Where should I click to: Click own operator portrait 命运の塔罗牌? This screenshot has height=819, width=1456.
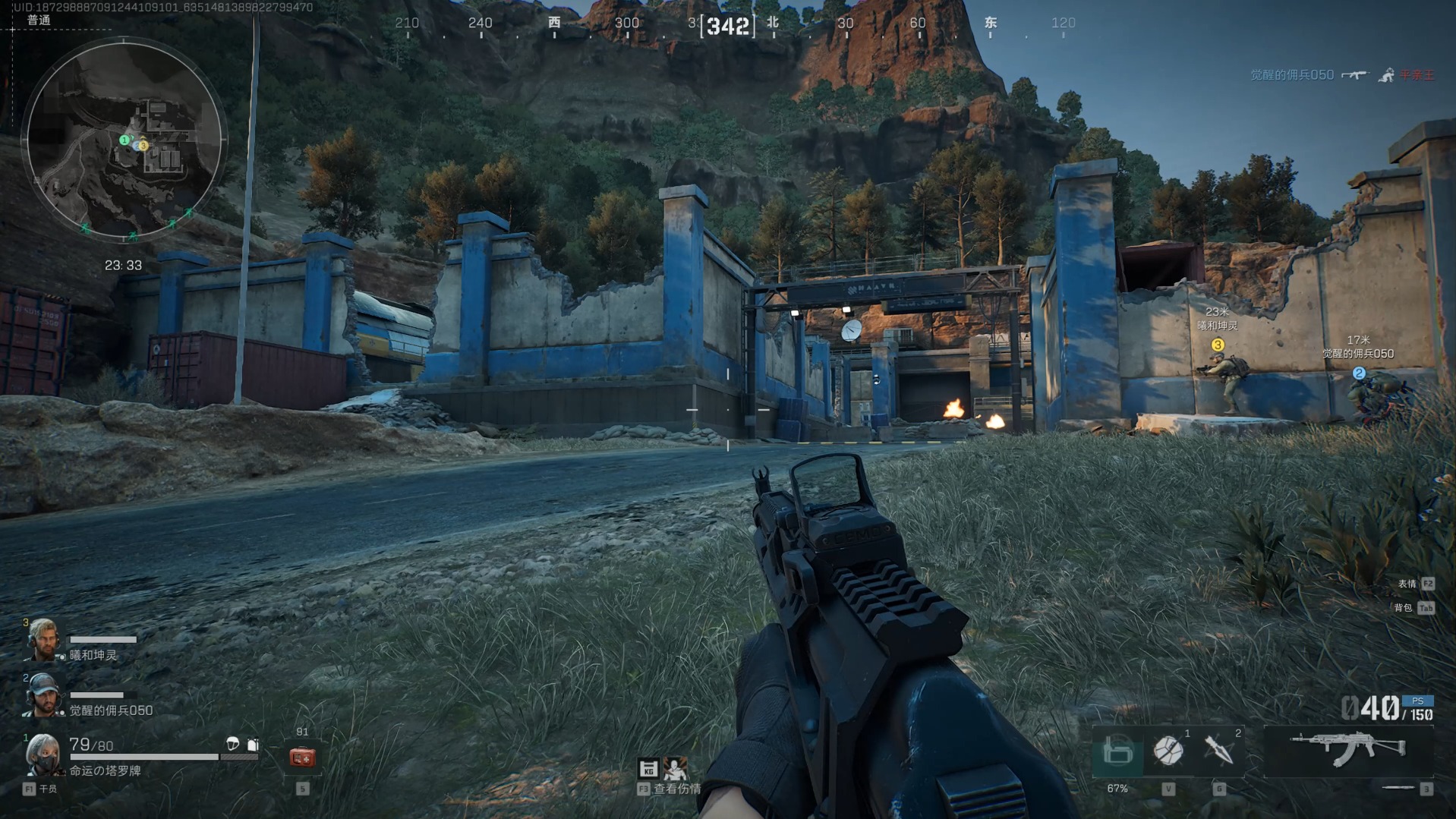click(42, 754)
